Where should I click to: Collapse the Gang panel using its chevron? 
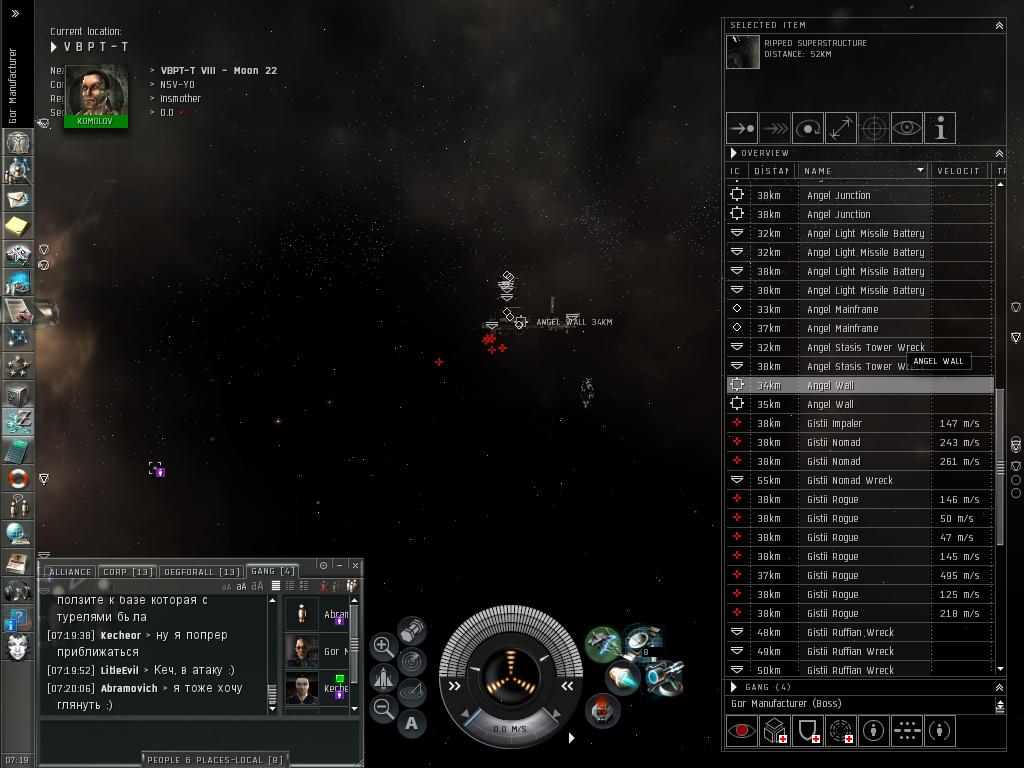click(x=998, y=688)
